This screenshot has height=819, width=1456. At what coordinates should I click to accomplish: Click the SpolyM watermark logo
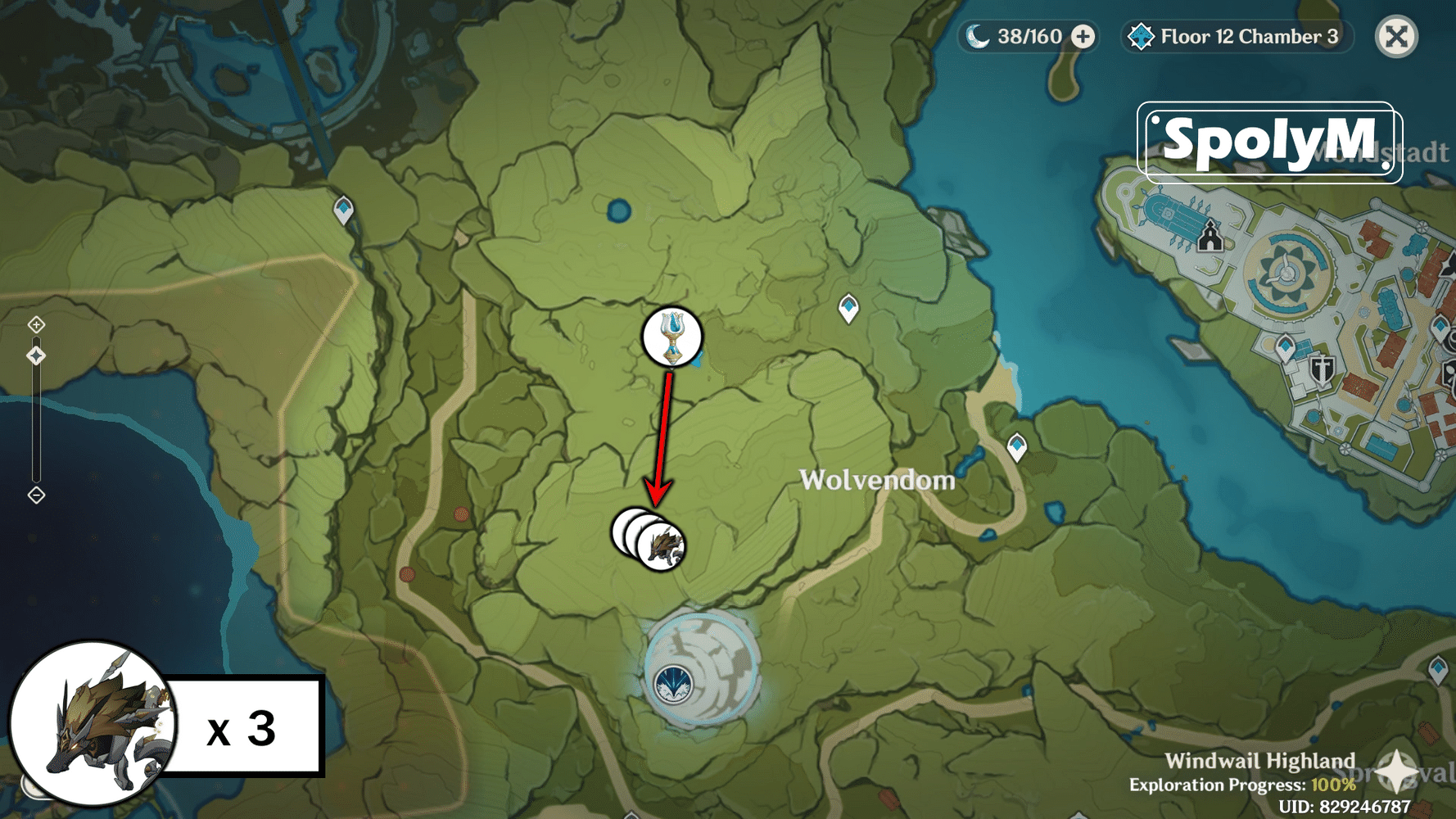tap(1269, 139)
